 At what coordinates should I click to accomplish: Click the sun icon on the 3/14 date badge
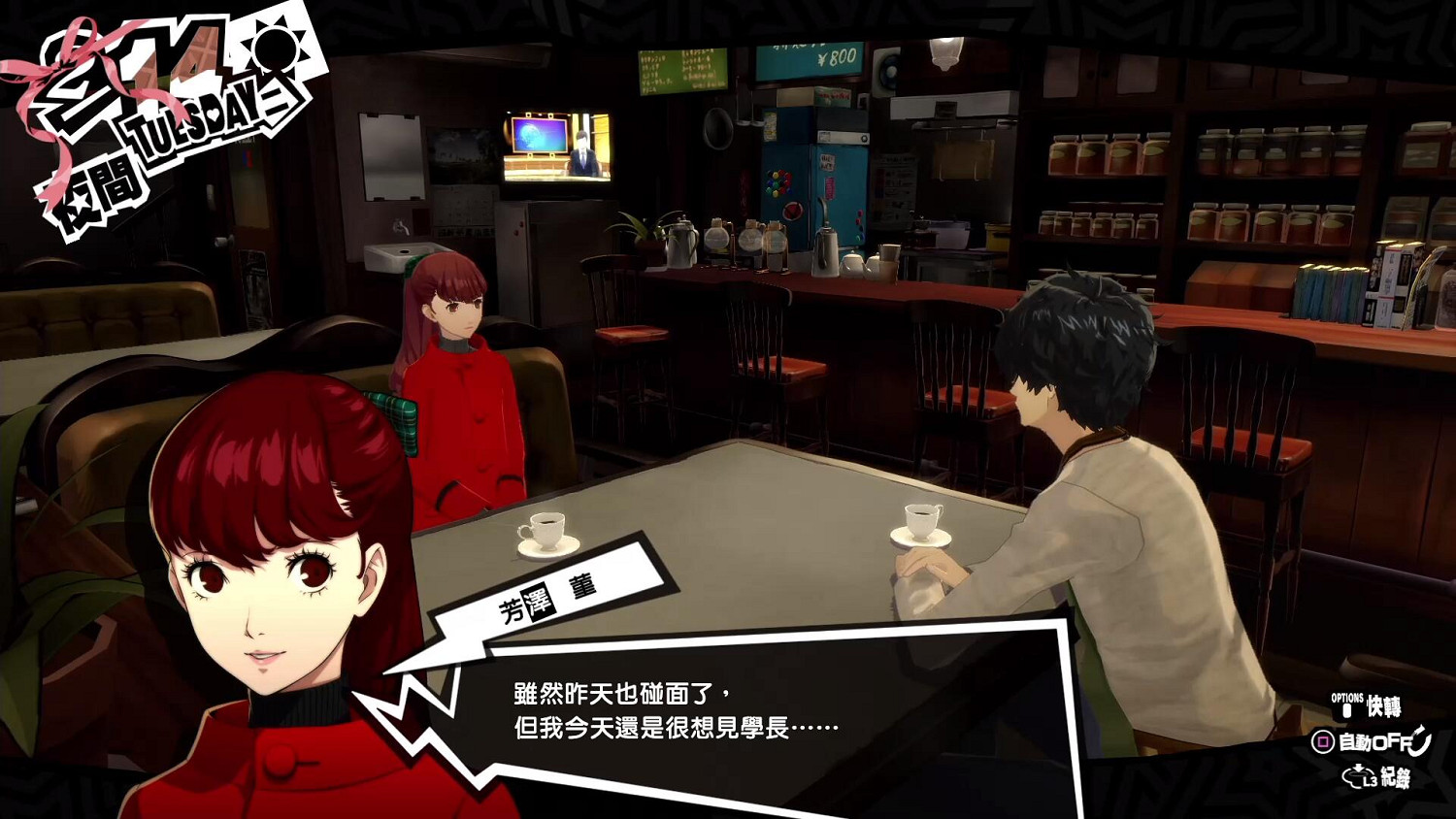tap(276, 50)
